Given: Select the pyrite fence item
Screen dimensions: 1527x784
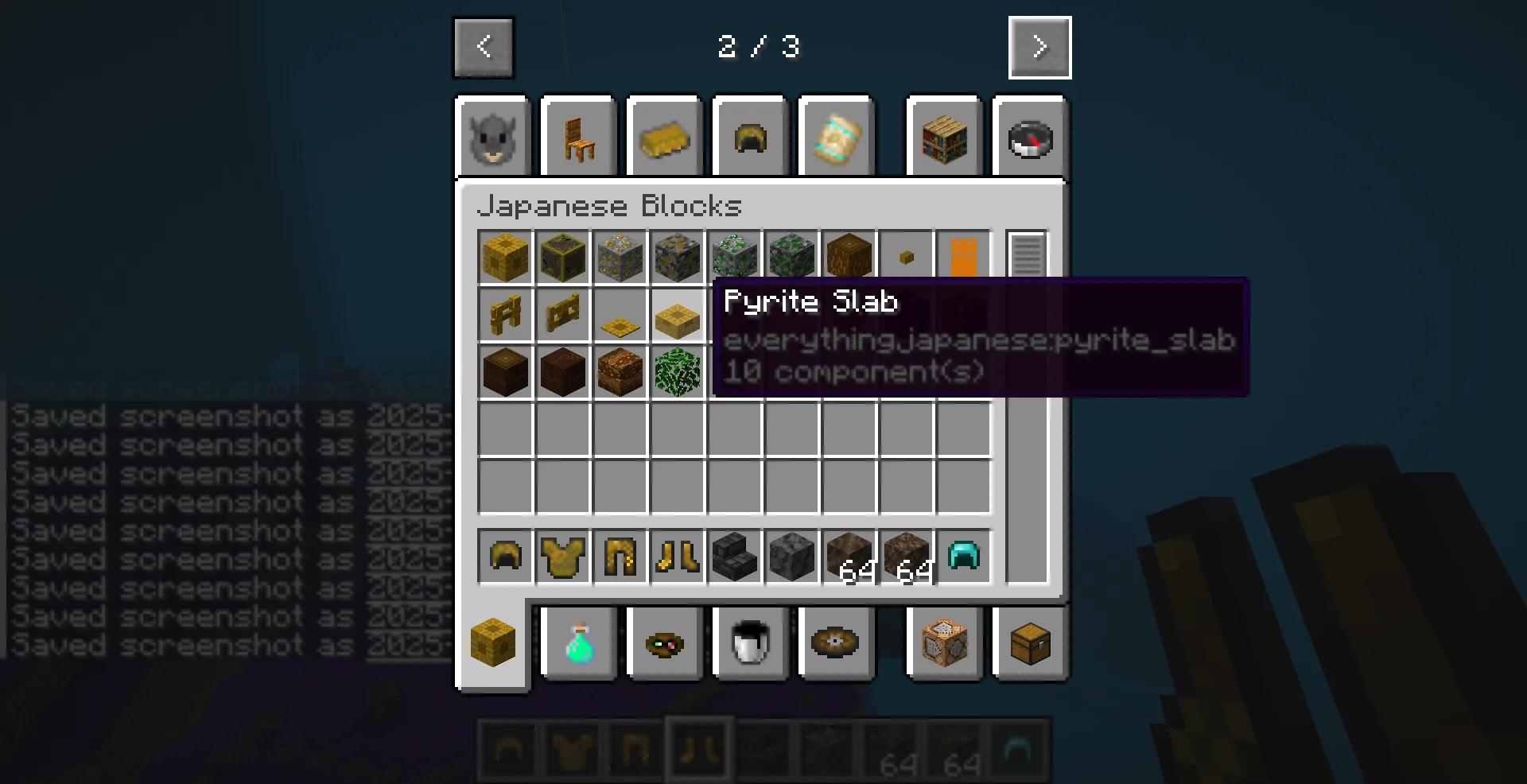Looking at the screenshot, I should tap(506, 315).
